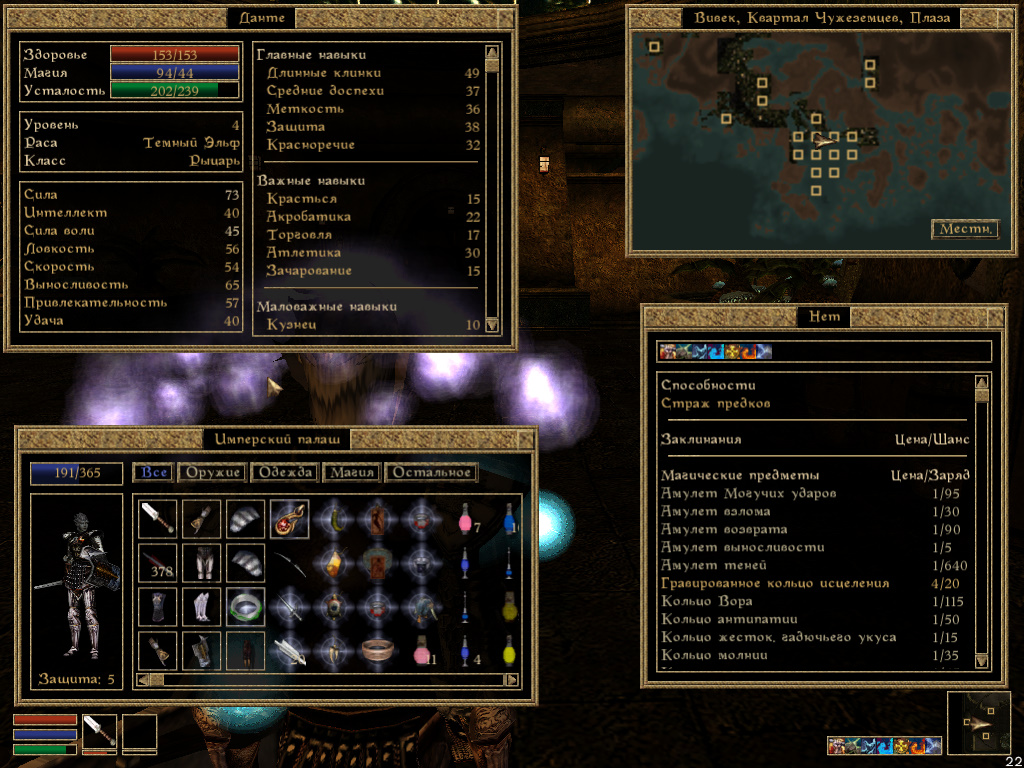Click the character paper doll portrait
1024x768 pixels.
76,578
